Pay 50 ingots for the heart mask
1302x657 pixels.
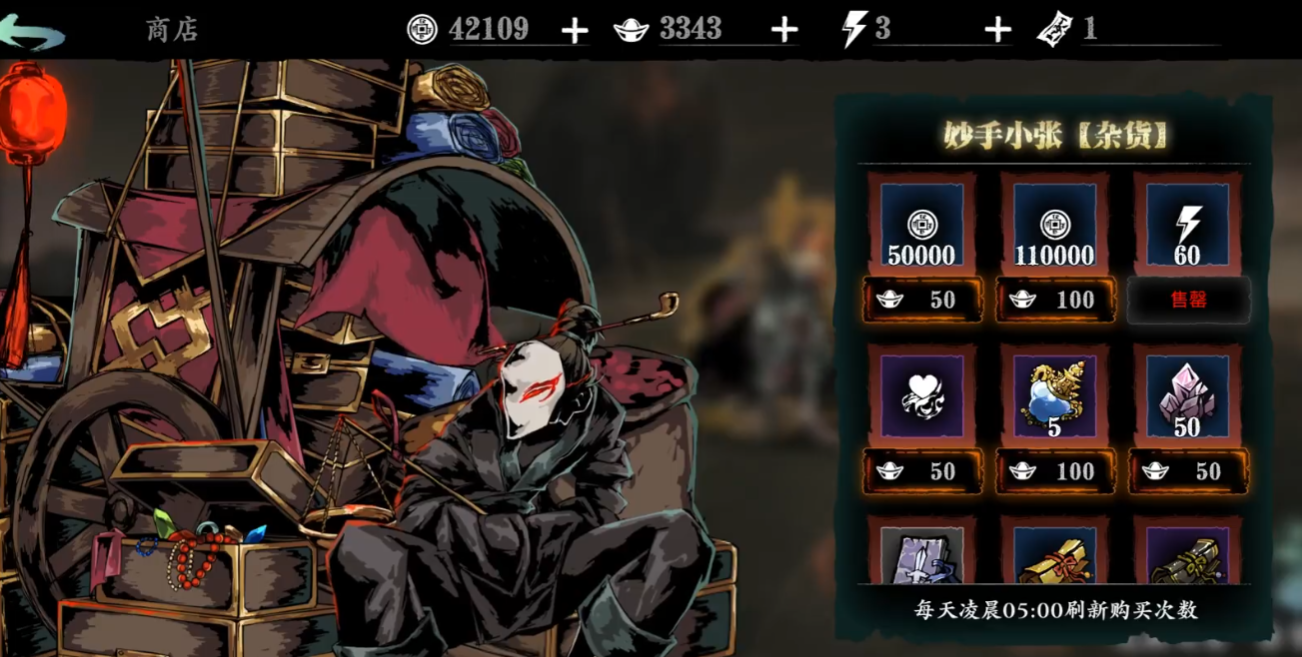(x=922, y=471)
